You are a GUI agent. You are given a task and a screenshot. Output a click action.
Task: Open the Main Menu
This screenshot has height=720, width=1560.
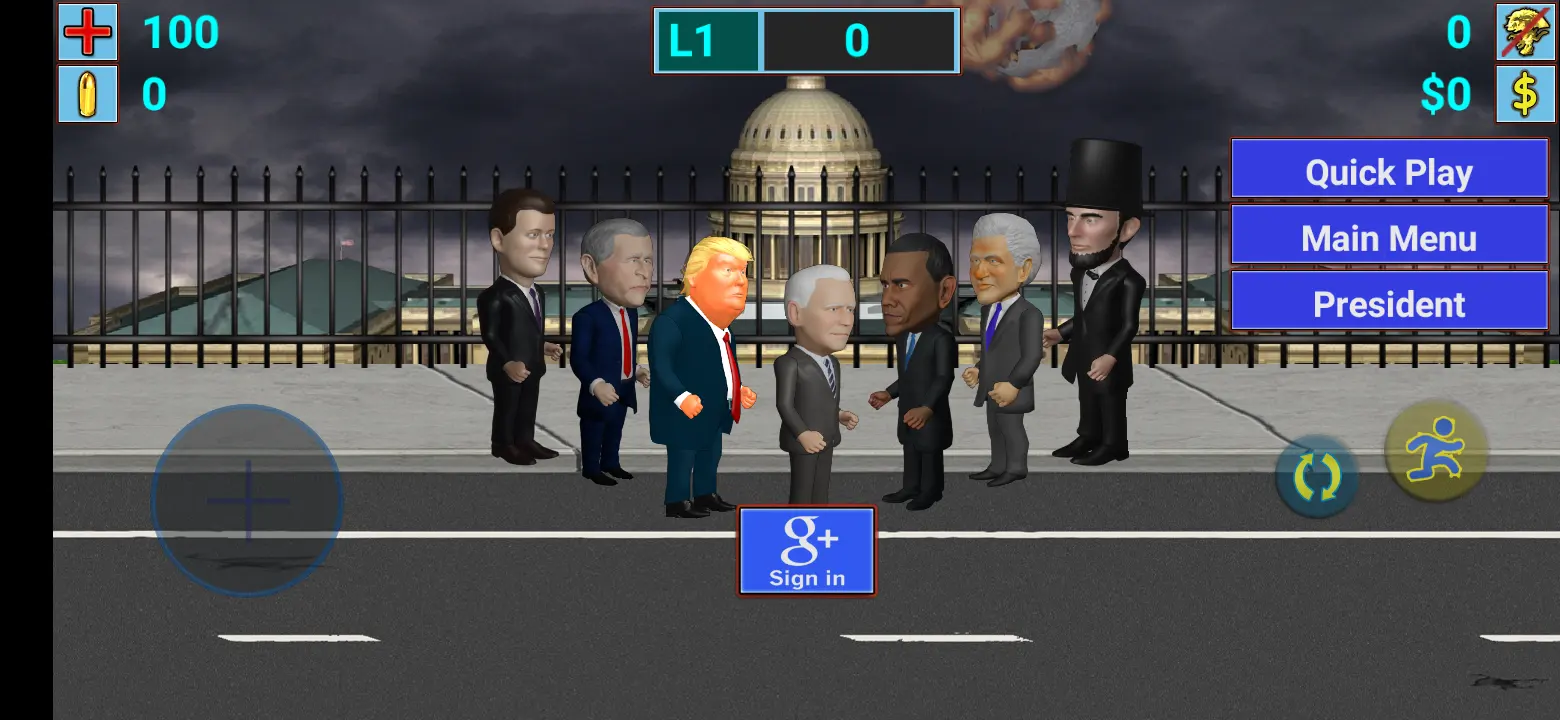point(1388,237)
